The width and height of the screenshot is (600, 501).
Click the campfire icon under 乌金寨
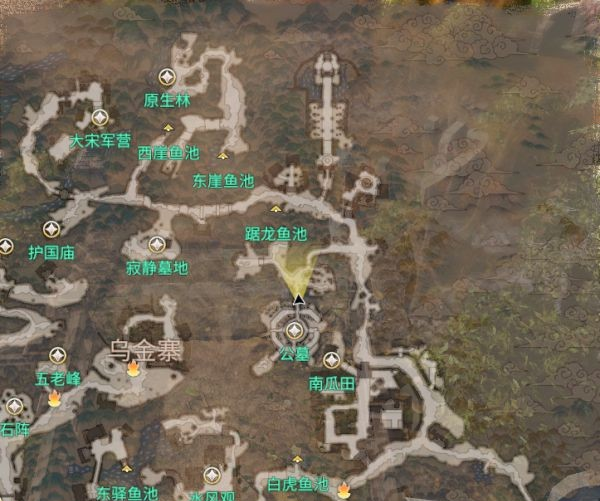pos(133,369)
